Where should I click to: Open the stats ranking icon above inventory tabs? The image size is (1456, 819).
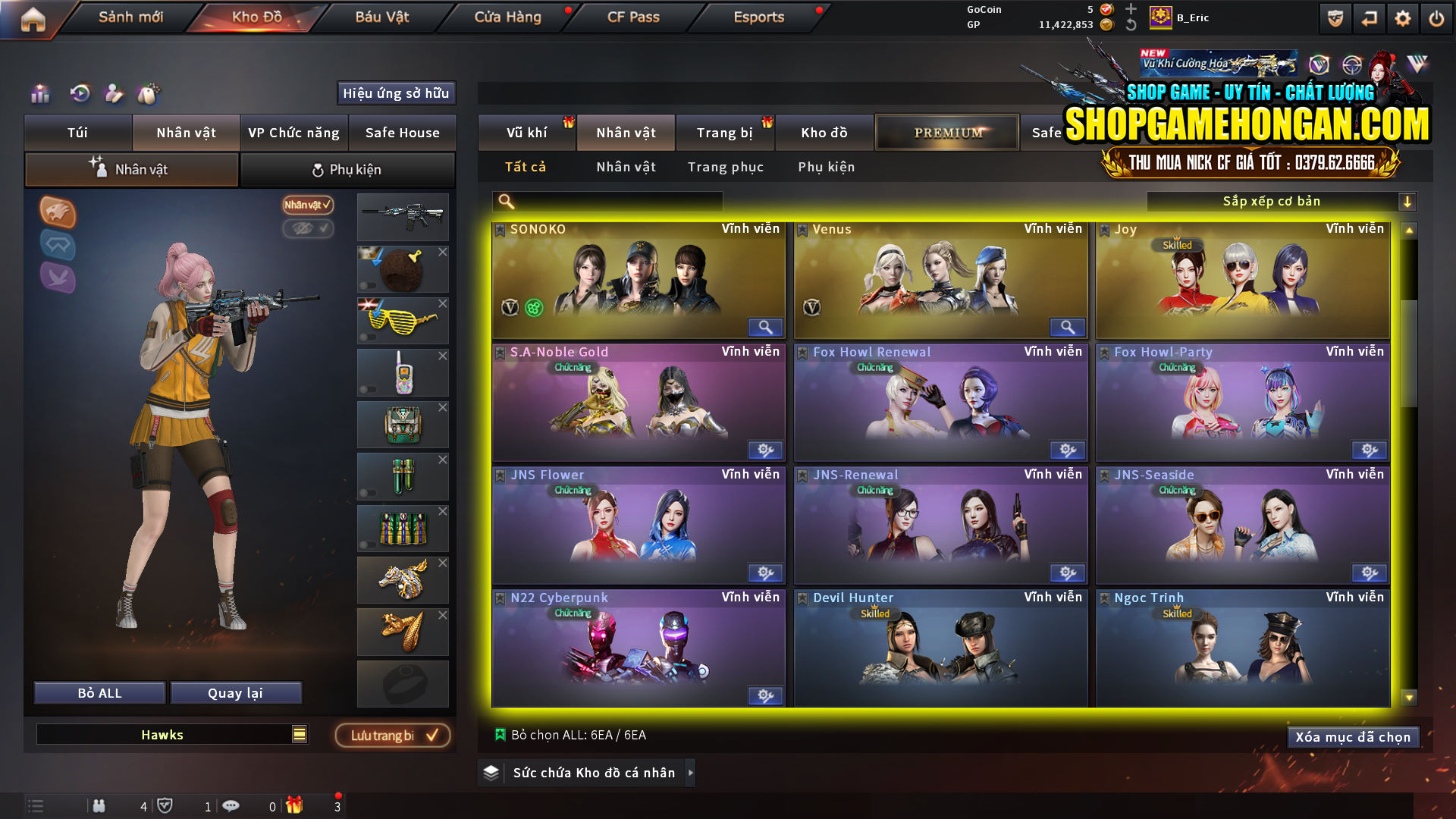pos(39,95)
